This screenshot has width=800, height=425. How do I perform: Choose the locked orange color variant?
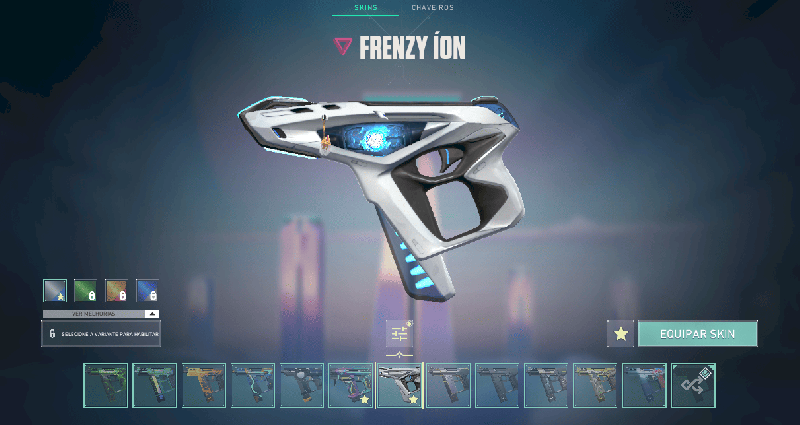click(116, 290)
